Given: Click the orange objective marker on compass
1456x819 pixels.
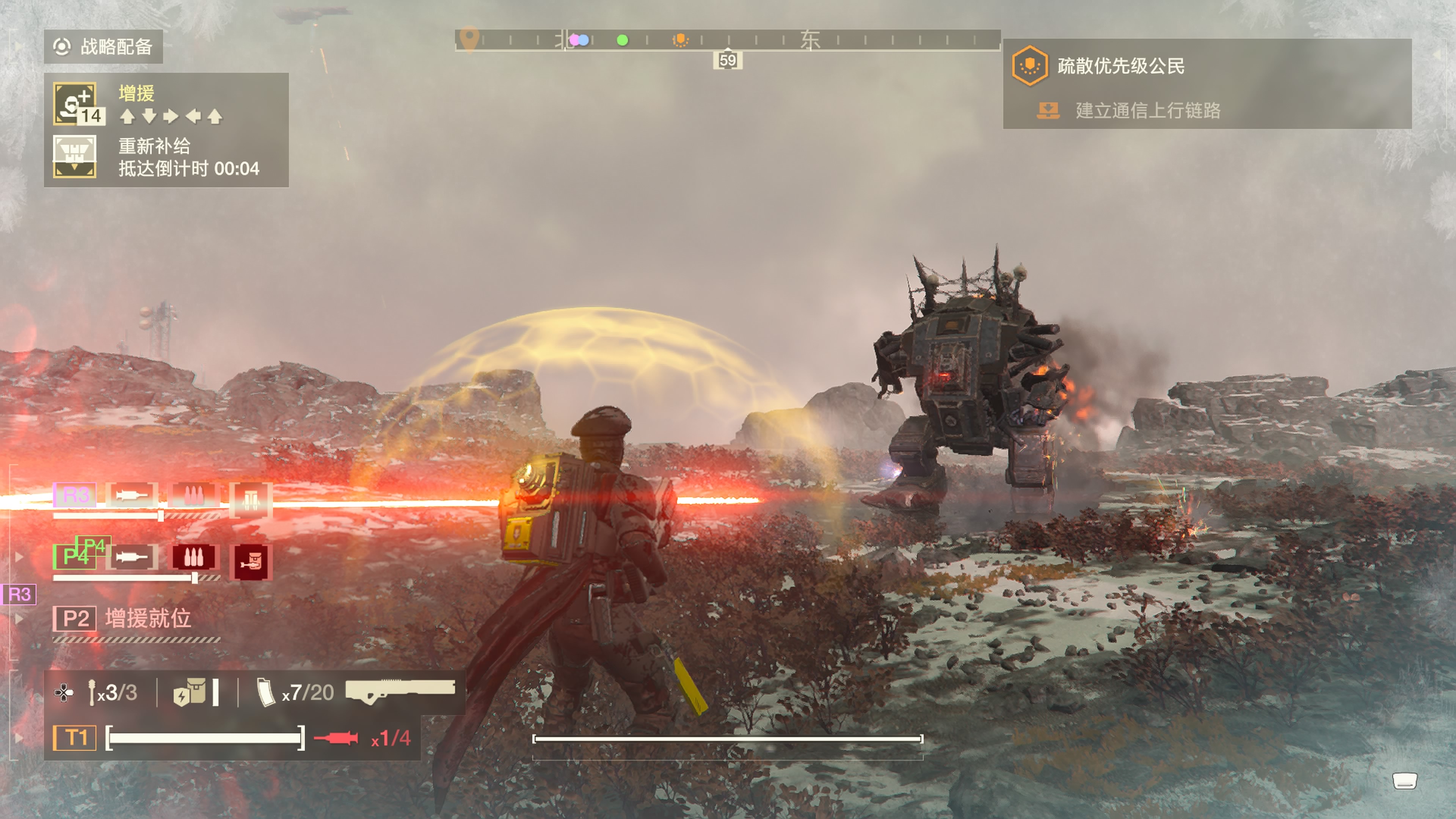Looking at the screenshot, I should coord(681,39).
